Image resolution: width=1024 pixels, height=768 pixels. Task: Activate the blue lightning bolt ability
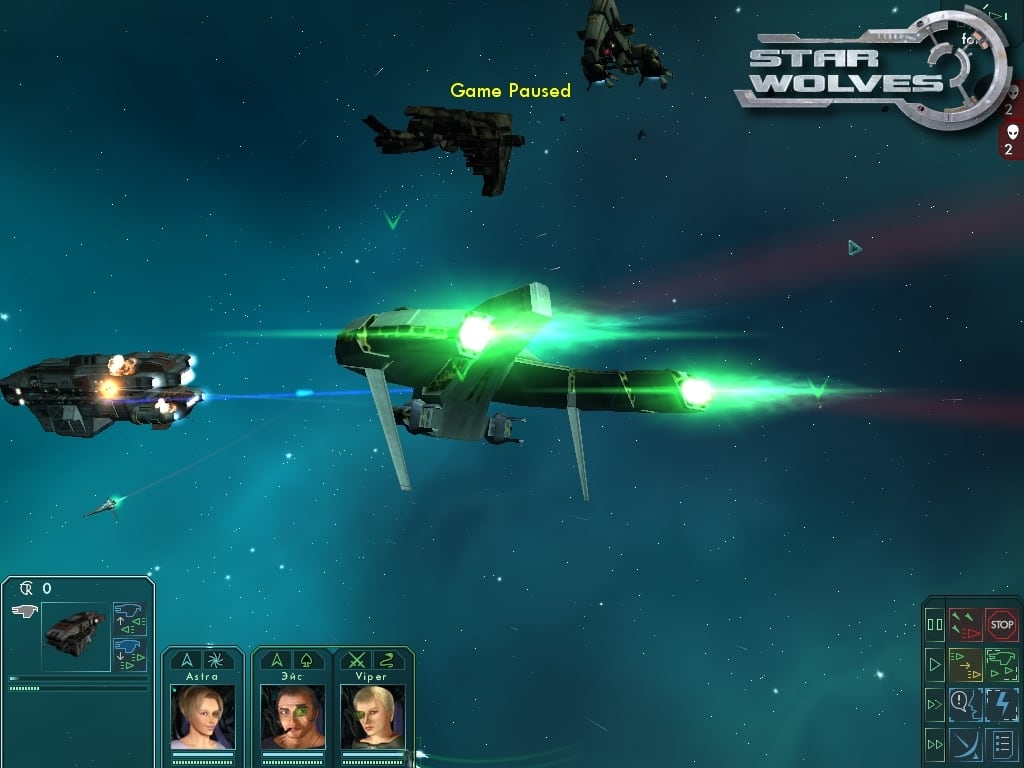click(x=1001, y=704)
